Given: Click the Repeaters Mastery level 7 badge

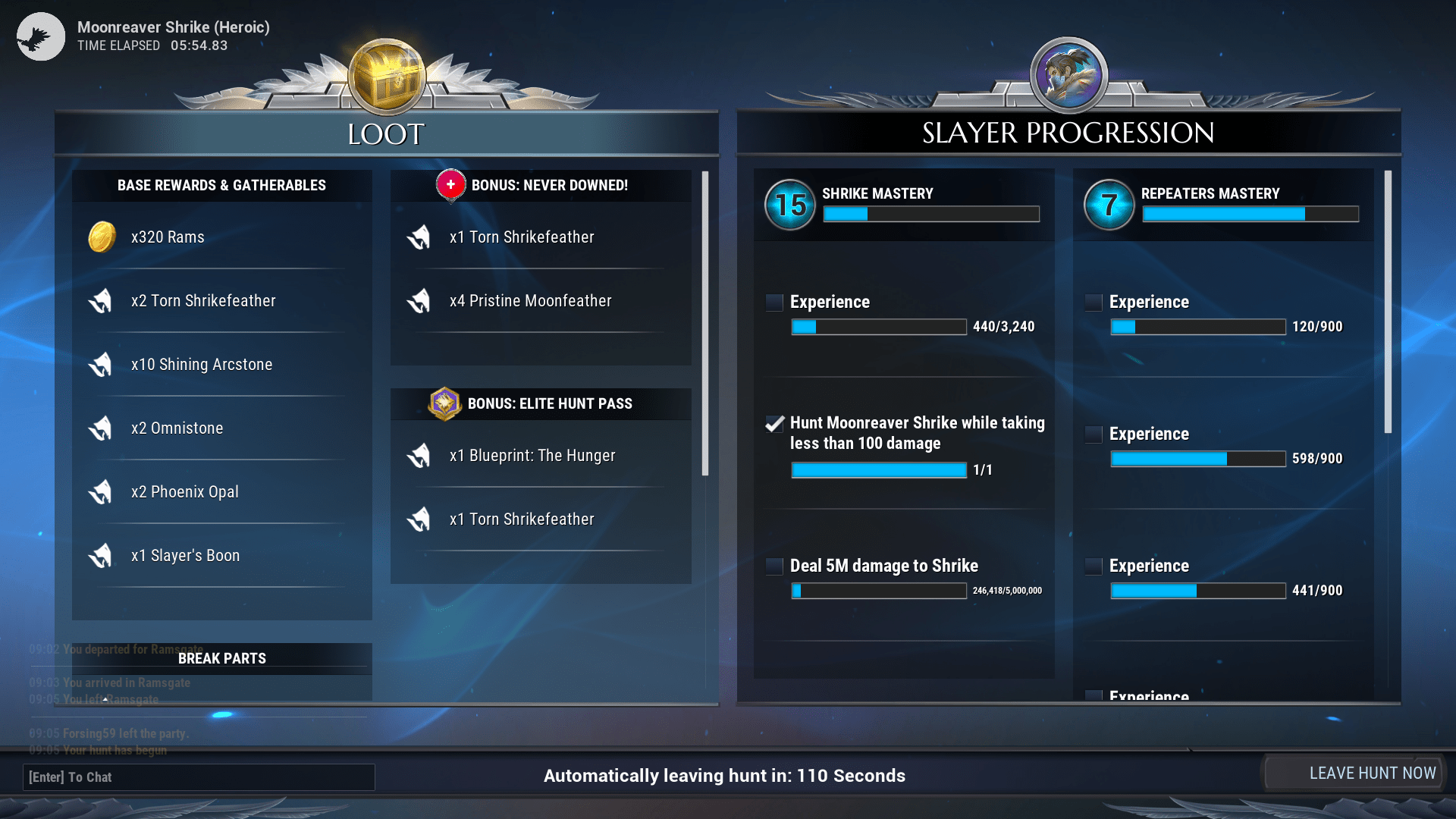Looking at the screenshot, I should pos(1109,204).
